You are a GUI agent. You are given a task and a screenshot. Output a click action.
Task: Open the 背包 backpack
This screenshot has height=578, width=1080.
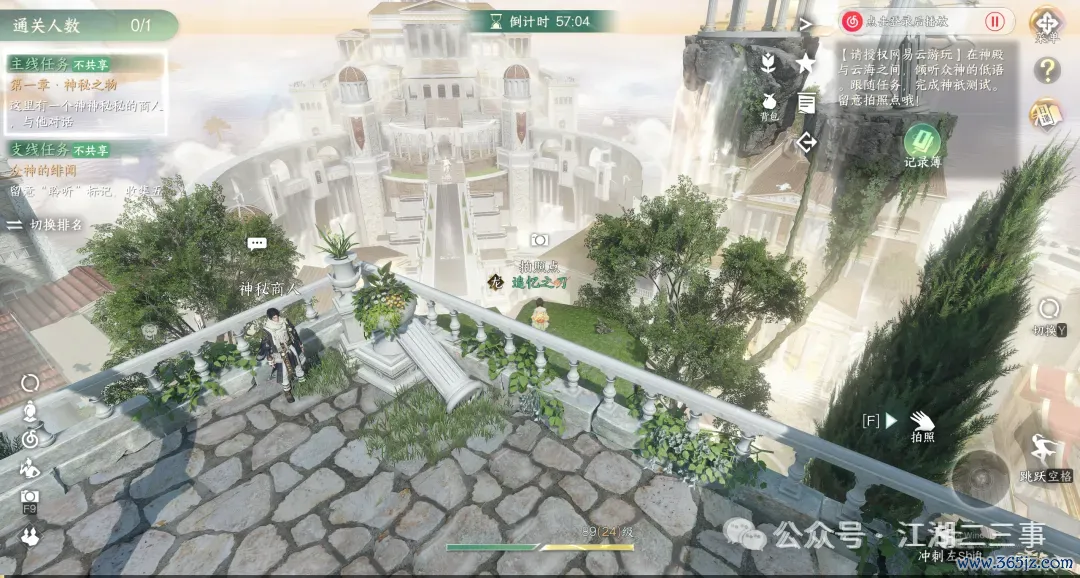[769, 105]
